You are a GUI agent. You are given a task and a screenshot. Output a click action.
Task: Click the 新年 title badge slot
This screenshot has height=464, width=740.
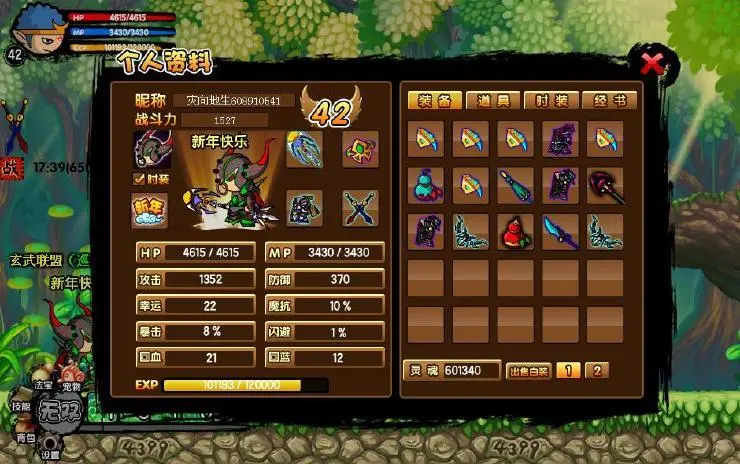point(150,209)
